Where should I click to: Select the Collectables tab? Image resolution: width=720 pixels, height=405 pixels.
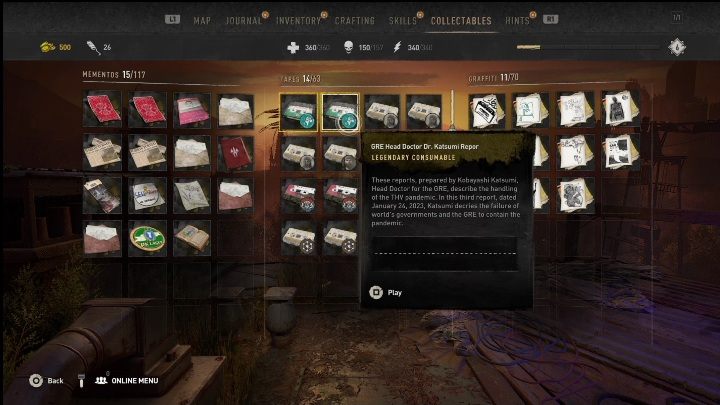click(x=460, y=20)
